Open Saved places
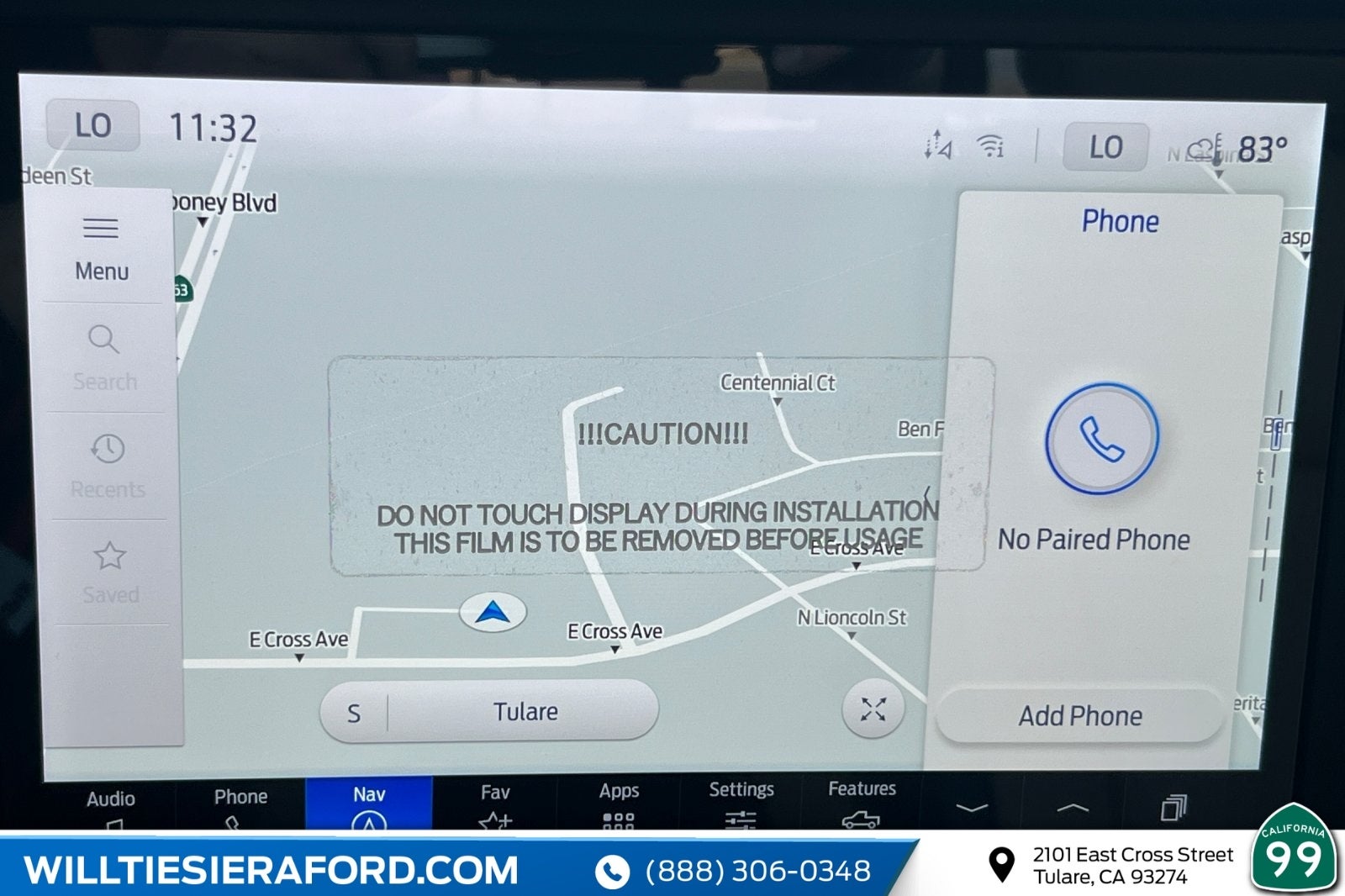The height and width of the screenshot is (896, 1345). click(x=110, y=572)
